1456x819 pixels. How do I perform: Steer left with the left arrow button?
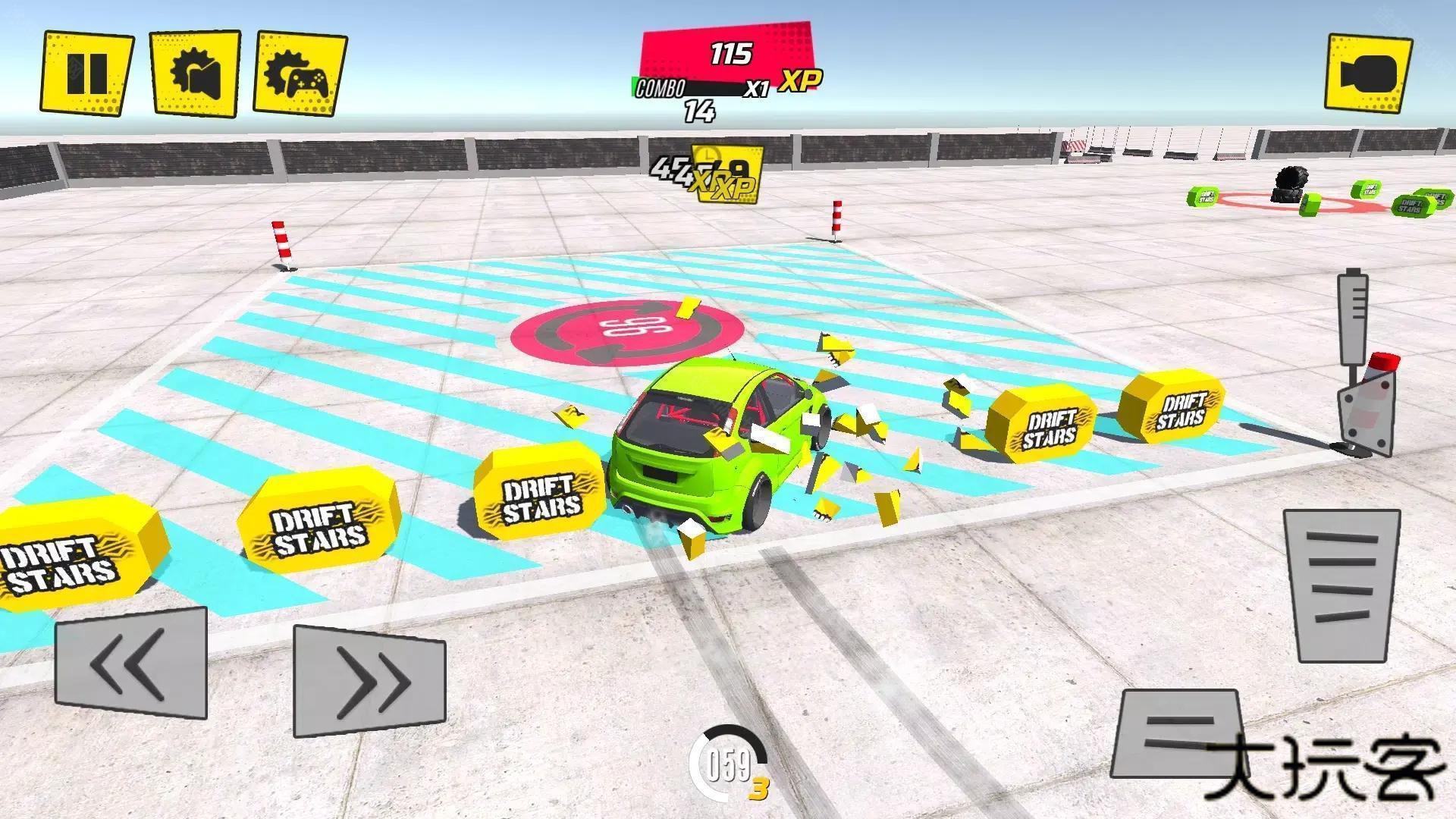tap(131, 664)
